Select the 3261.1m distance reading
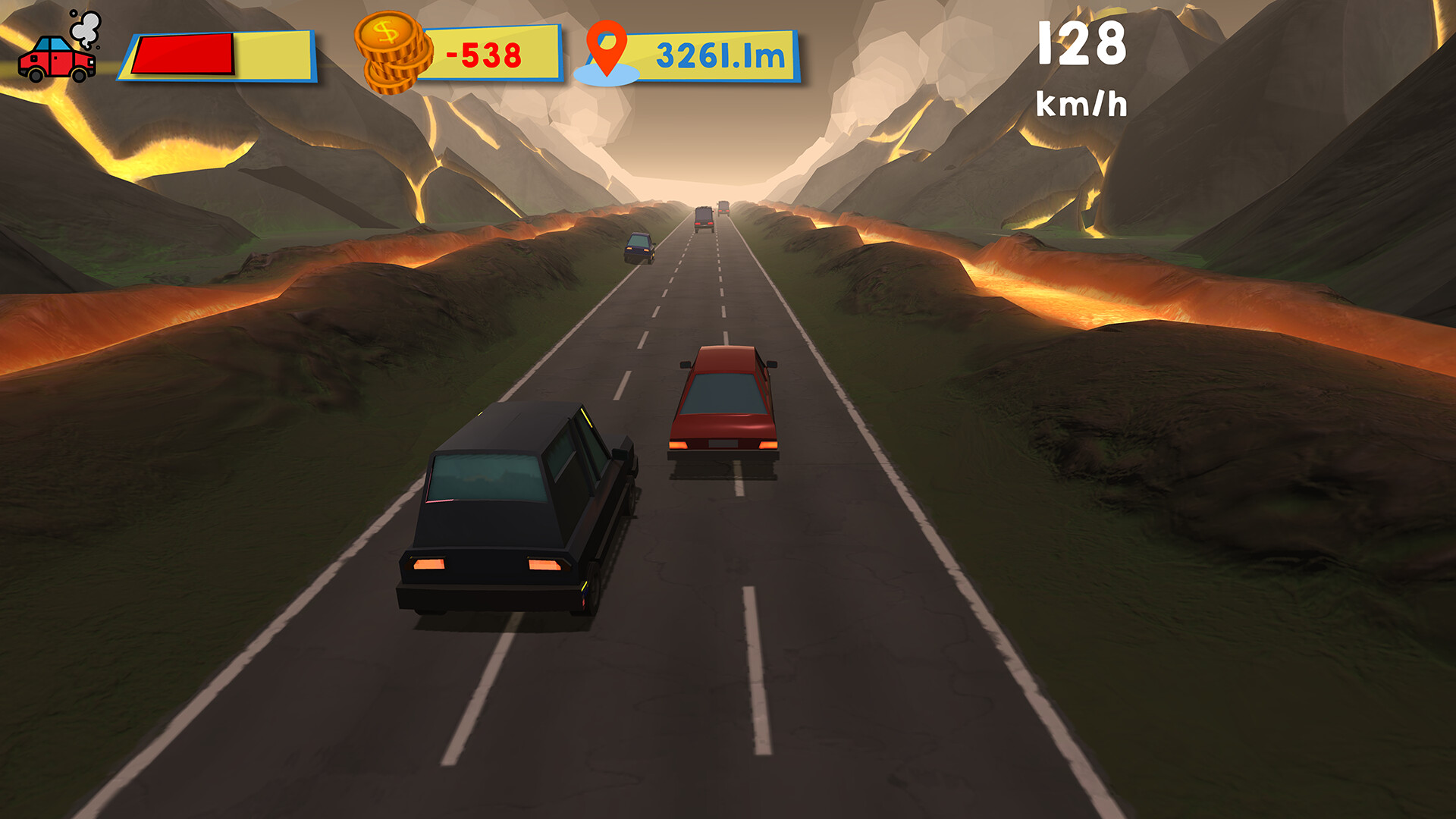Screen dimensions: 1456x819 point(719,53)
